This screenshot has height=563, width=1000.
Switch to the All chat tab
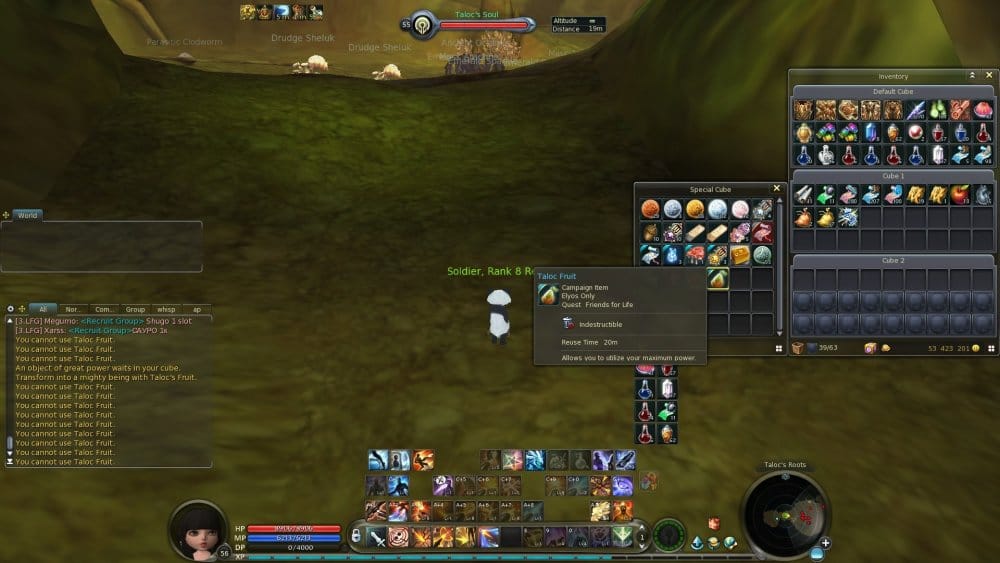point(42,309)
